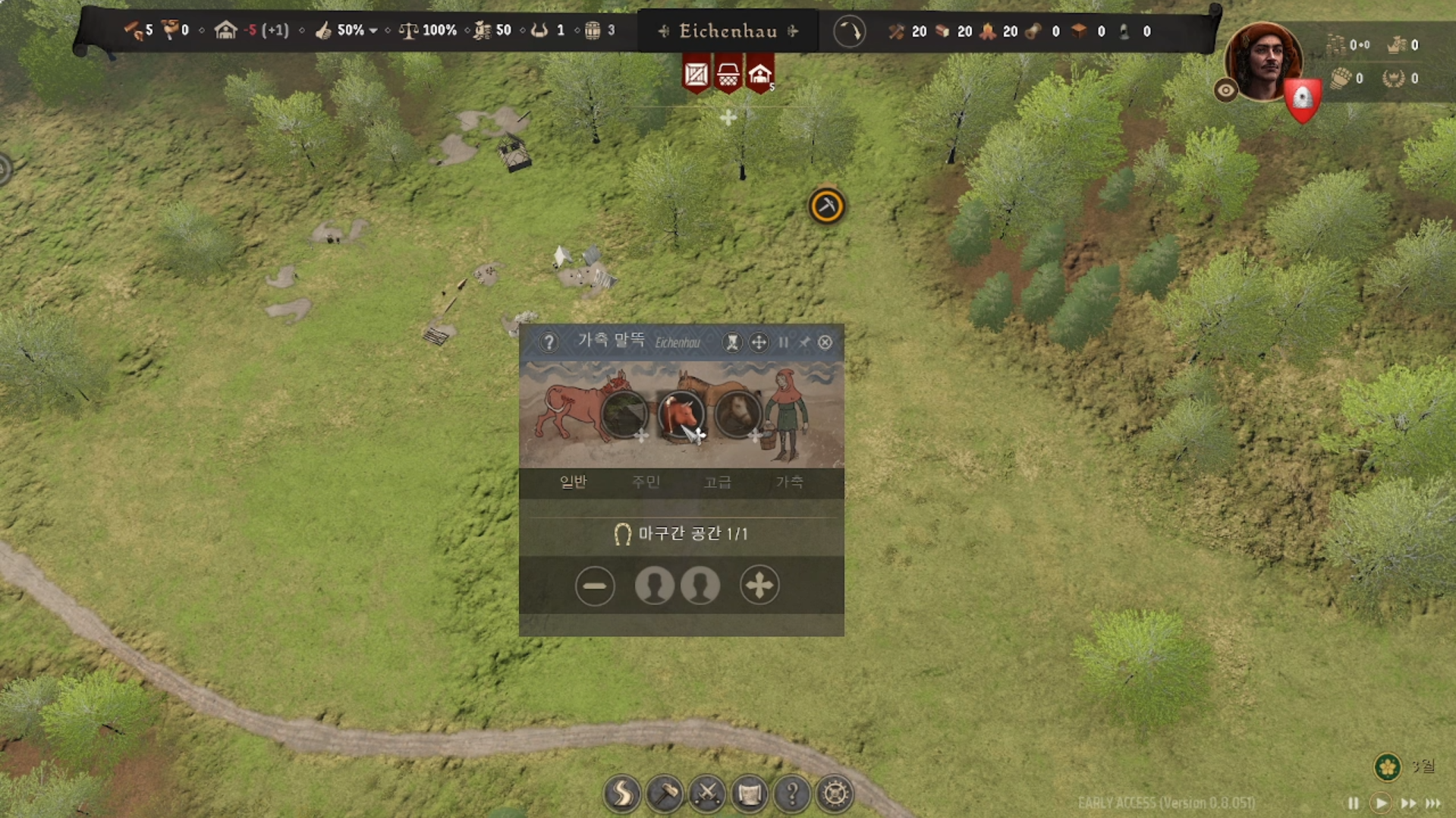Screen dimensions: 1456x818
Task: Pause work at this building
Action: pos(783,342)
